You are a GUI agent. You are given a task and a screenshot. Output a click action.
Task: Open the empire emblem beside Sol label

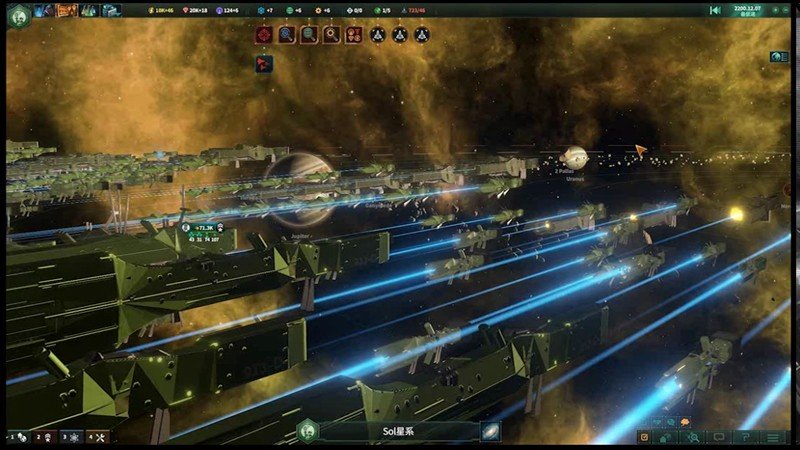coord(309,431)
